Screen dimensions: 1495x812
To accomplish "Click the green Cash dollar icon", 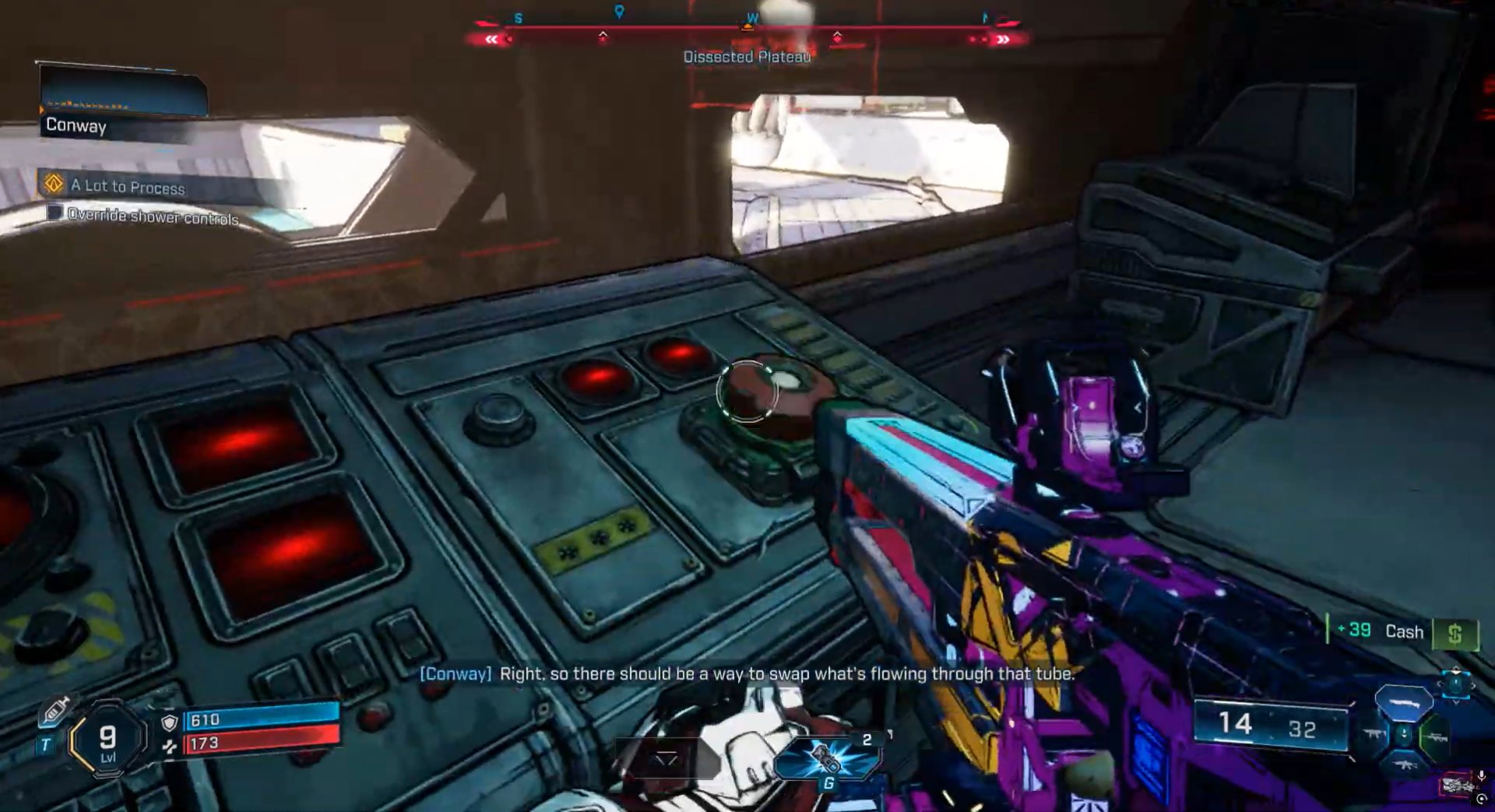I will [x=1455, y=634].
